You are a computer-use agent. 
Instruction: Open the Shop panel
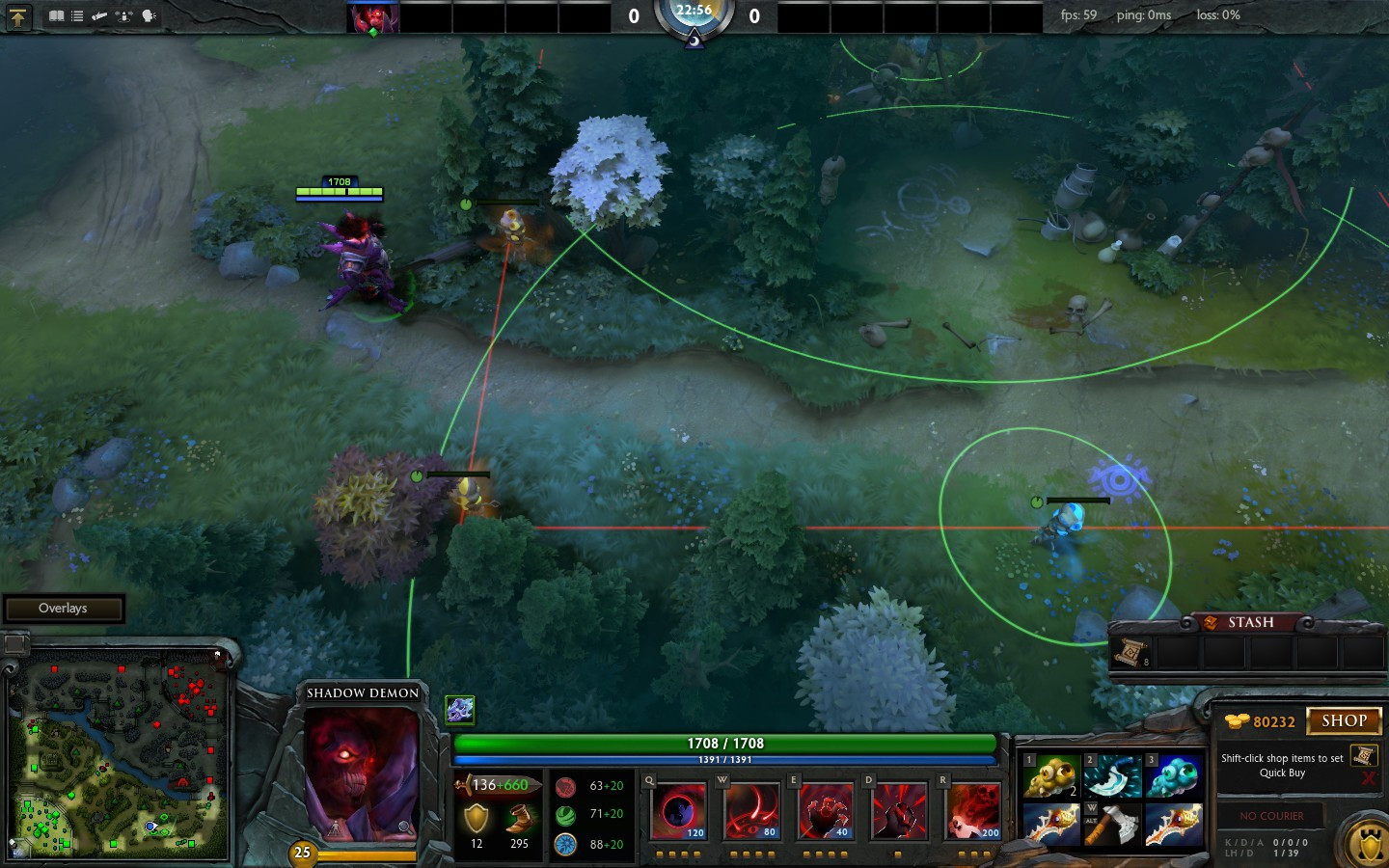1344,720
